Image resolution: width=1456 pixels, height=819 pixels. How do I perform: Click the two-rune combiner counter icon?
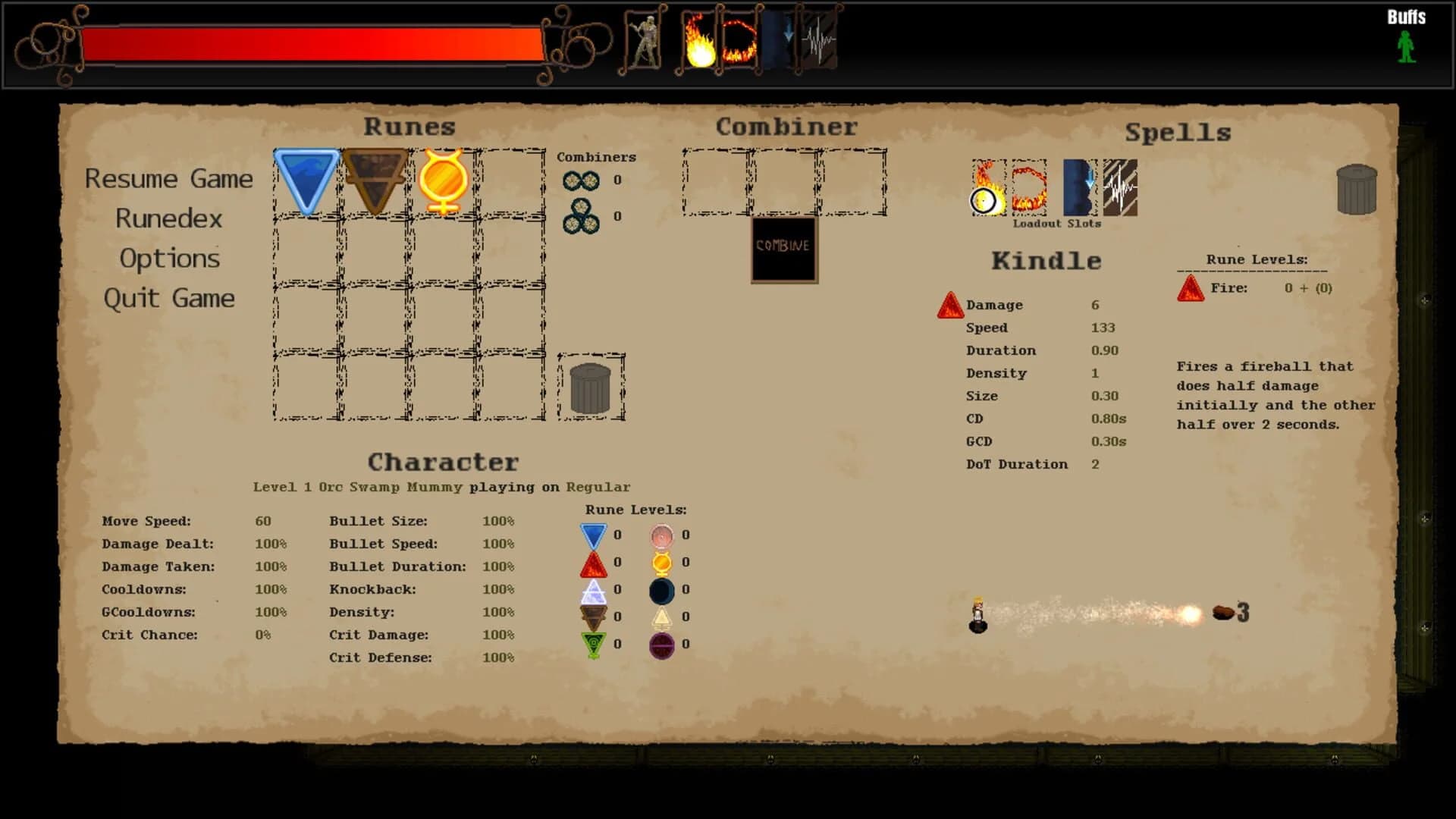click(x=582, y=180)
